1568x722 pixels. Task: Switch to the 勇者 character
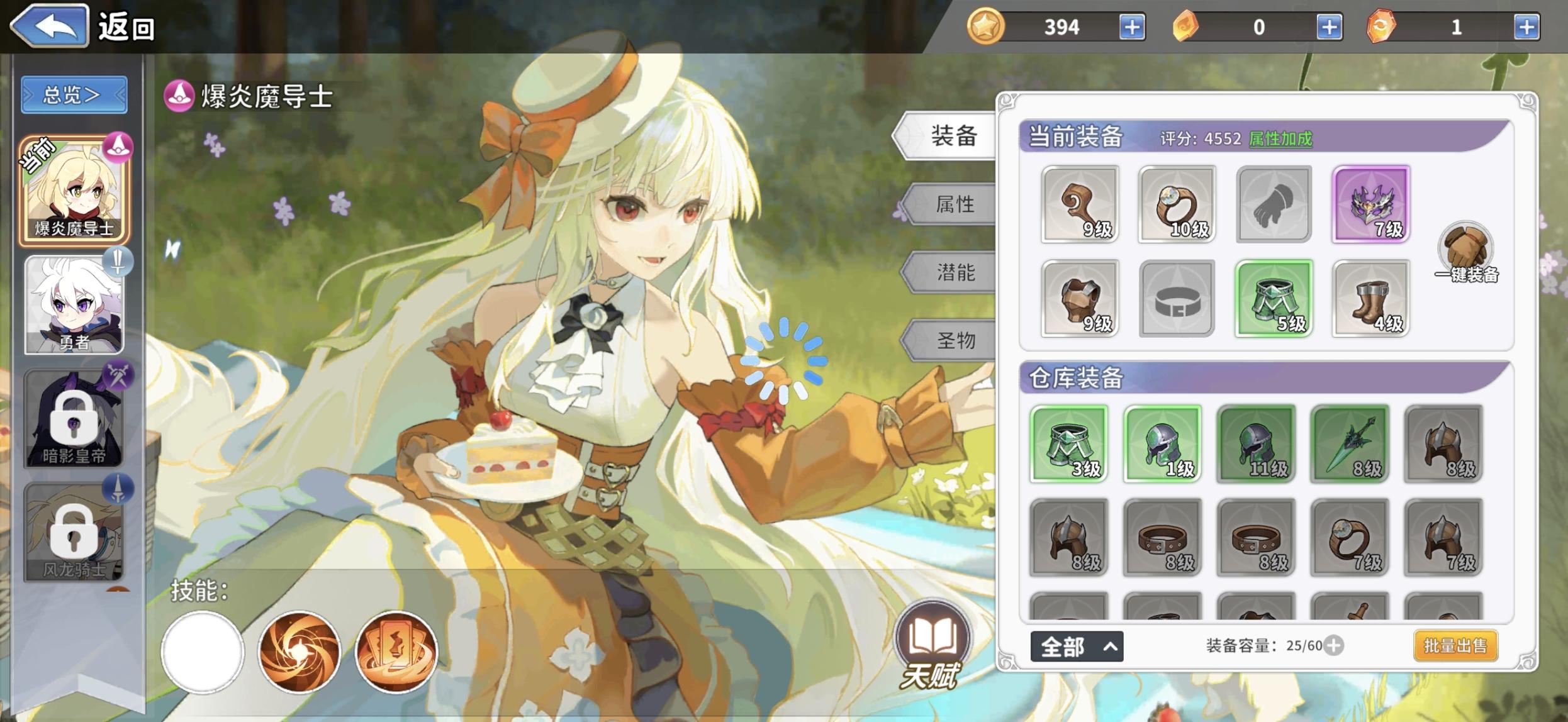72,306
